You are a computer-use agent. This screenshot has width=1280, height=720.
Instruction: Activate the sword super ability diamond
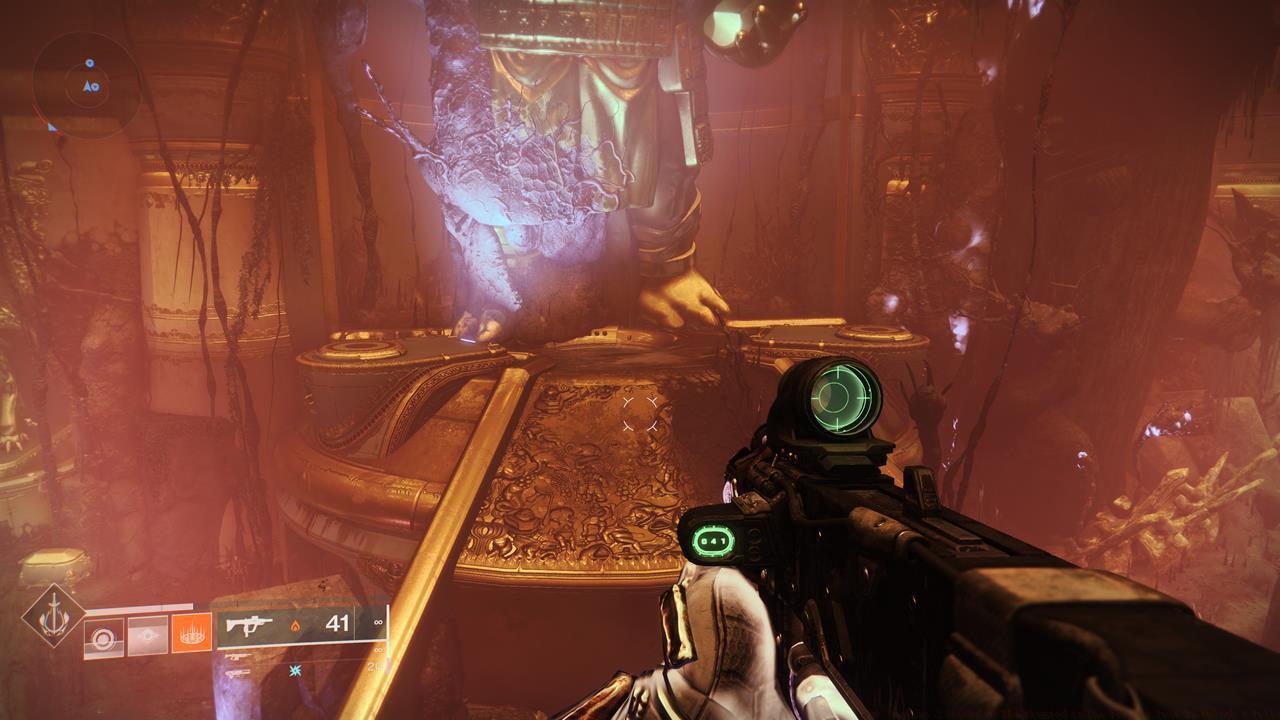tap(52, 619)
